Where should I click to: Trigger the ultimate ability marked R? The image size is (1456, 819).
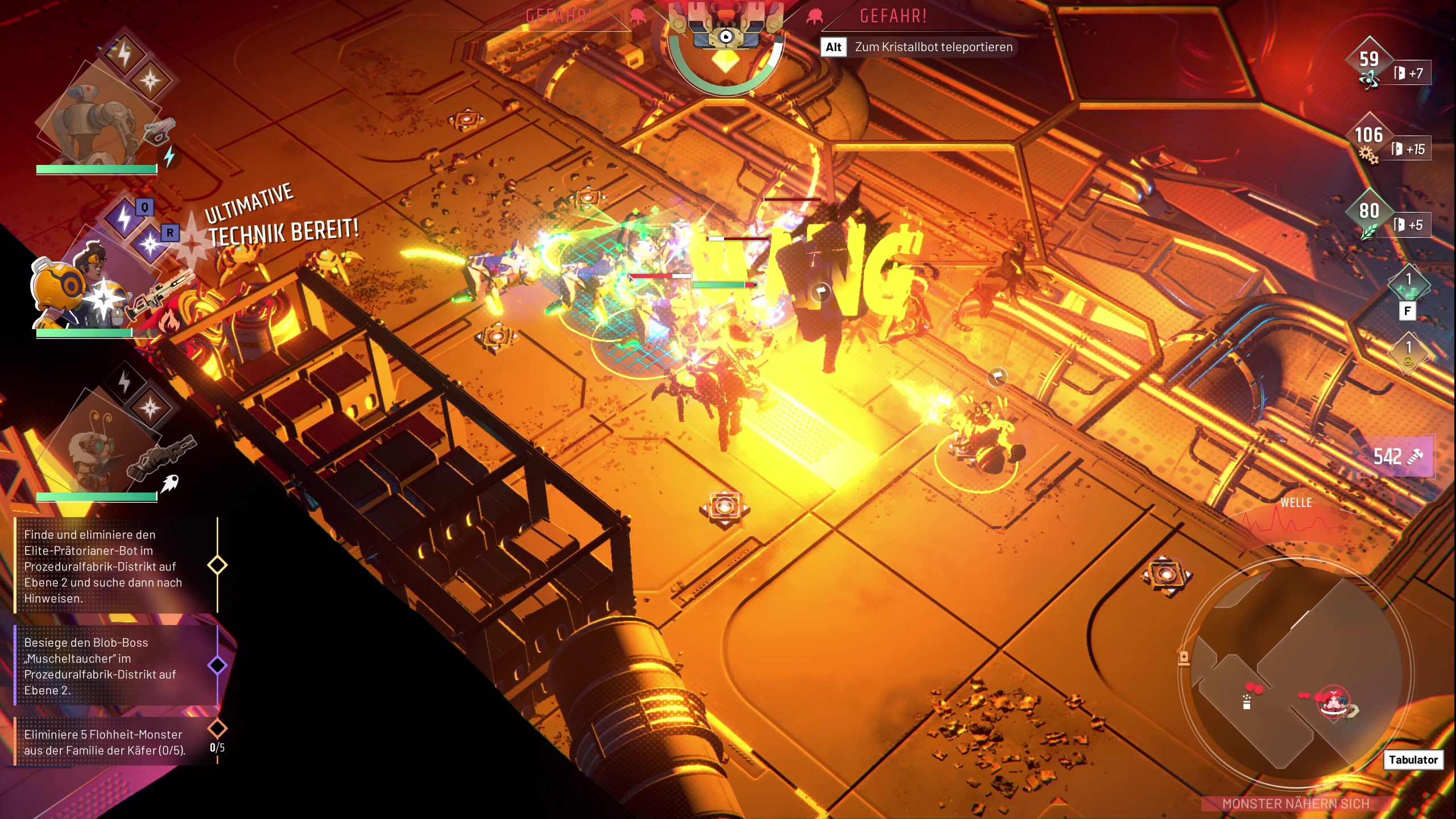click(x=151, y=245)
